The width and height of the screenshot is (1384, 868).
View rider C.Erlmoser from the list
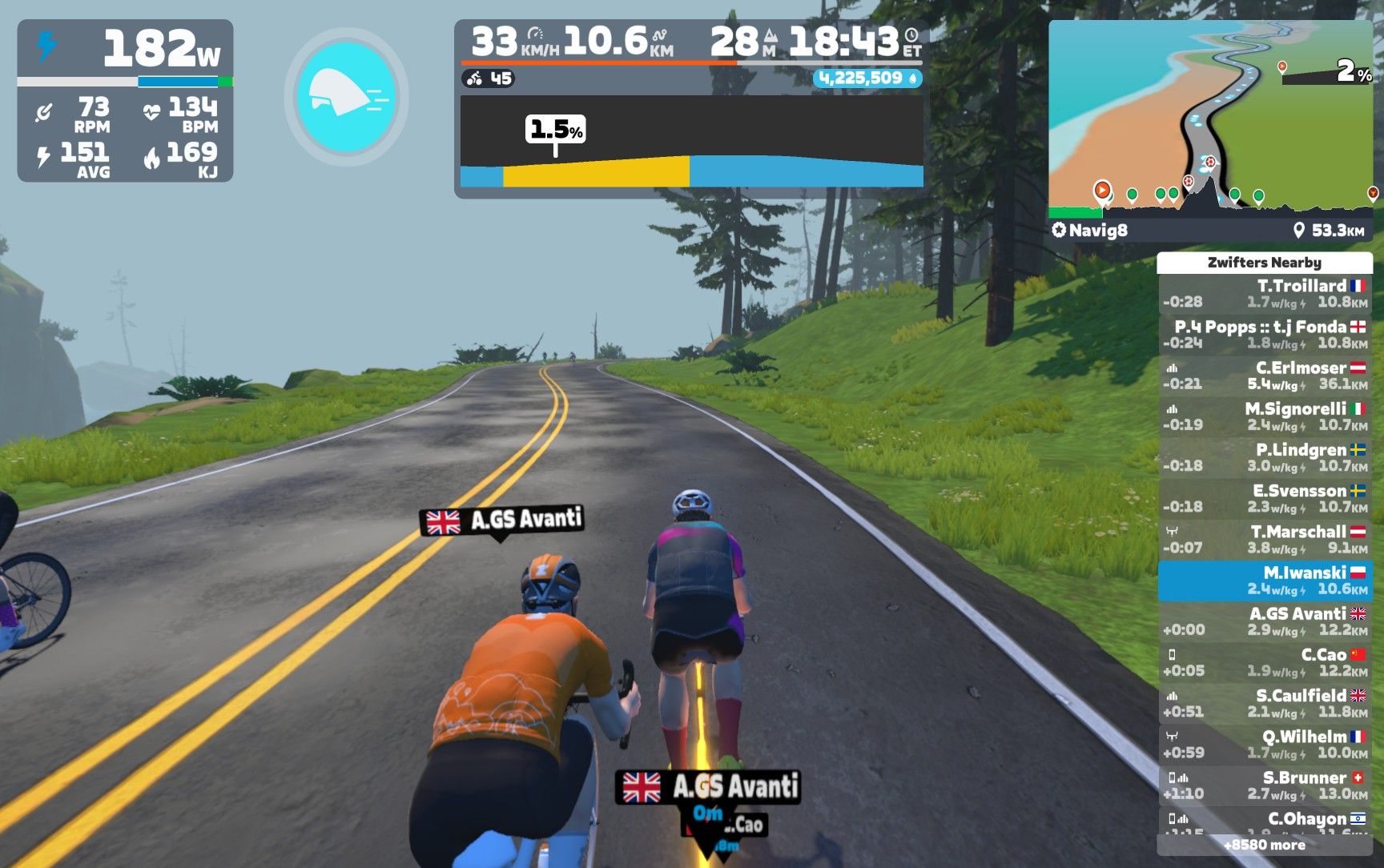pyautogui.click(x=1265, y=376)
